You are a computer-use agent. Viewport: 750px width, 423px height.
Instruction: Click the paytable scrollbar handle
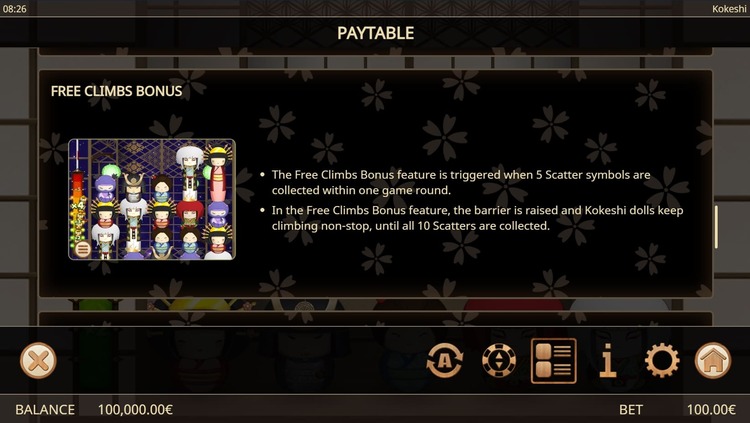click(x=716, y=227)
